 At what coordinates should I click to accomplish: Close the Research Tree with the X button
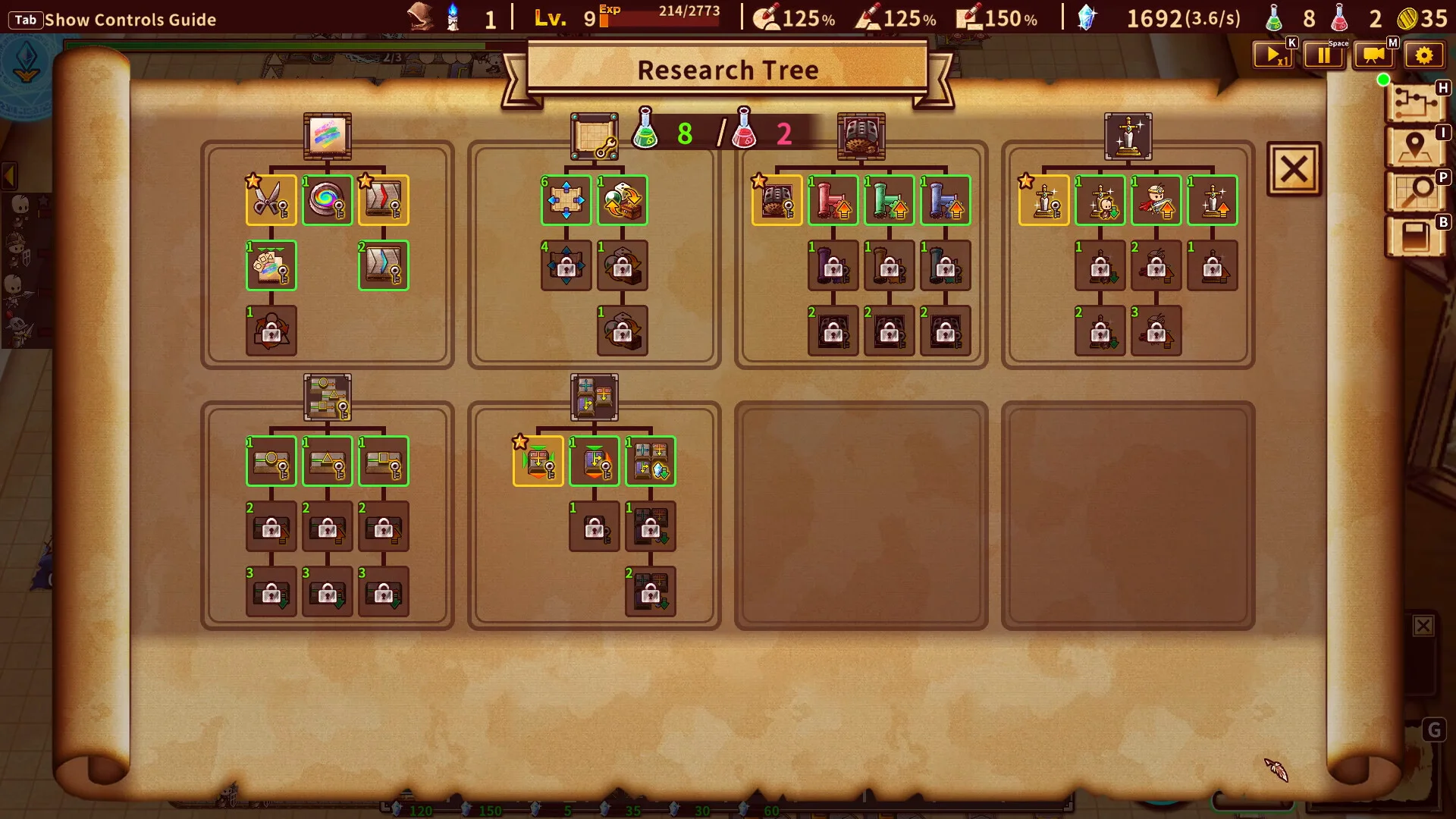tap(1294, 169)
